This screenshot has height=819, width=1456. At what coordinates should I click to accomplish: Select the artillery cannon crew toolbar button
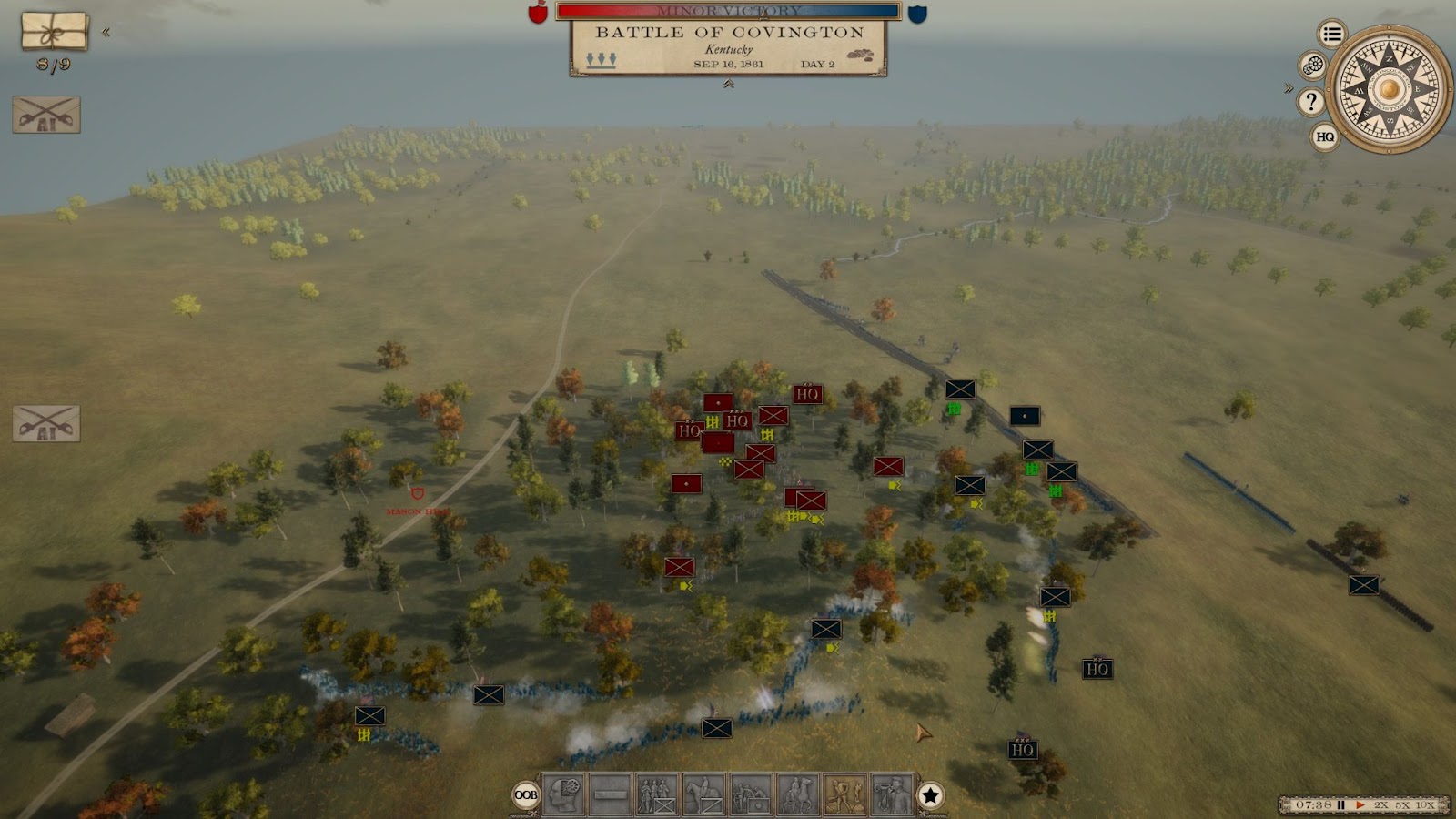coord(751,795)
